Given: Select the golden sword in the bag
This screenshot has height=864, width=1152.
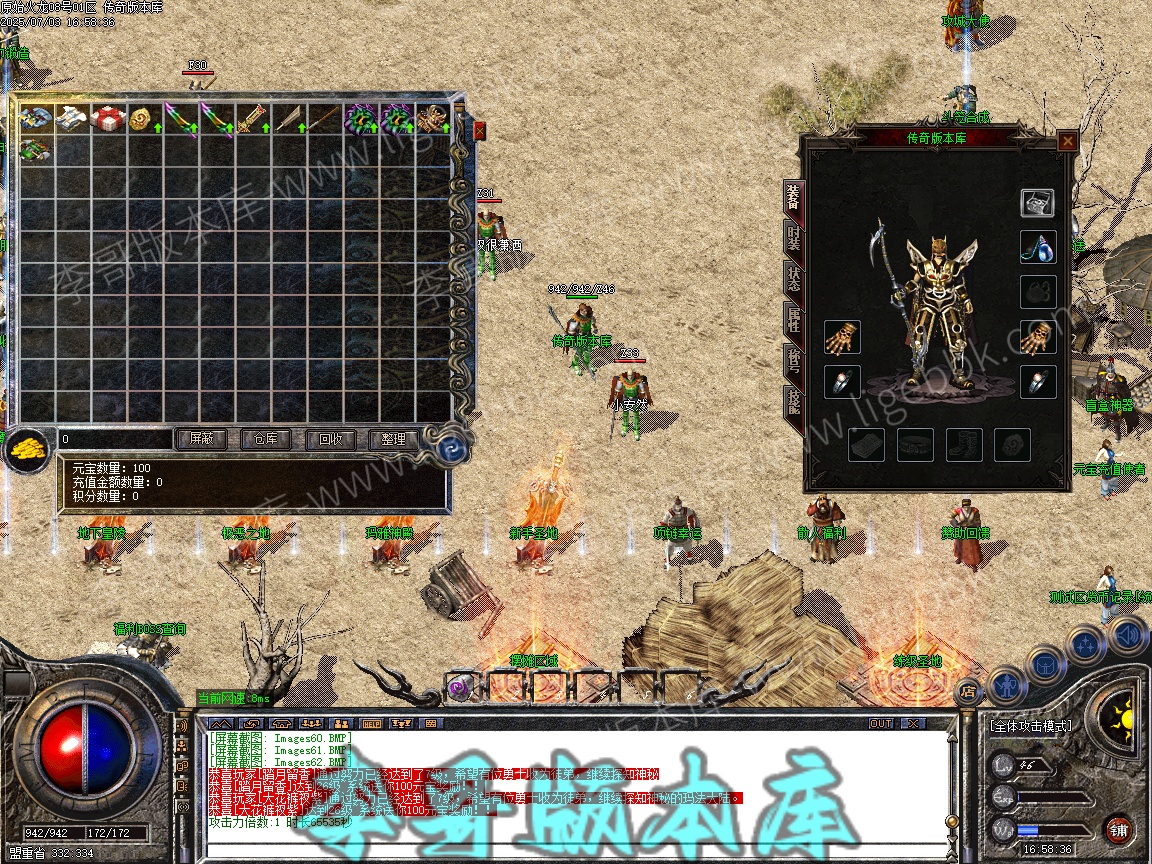Looking at the screenshot, I should [252, 118].
